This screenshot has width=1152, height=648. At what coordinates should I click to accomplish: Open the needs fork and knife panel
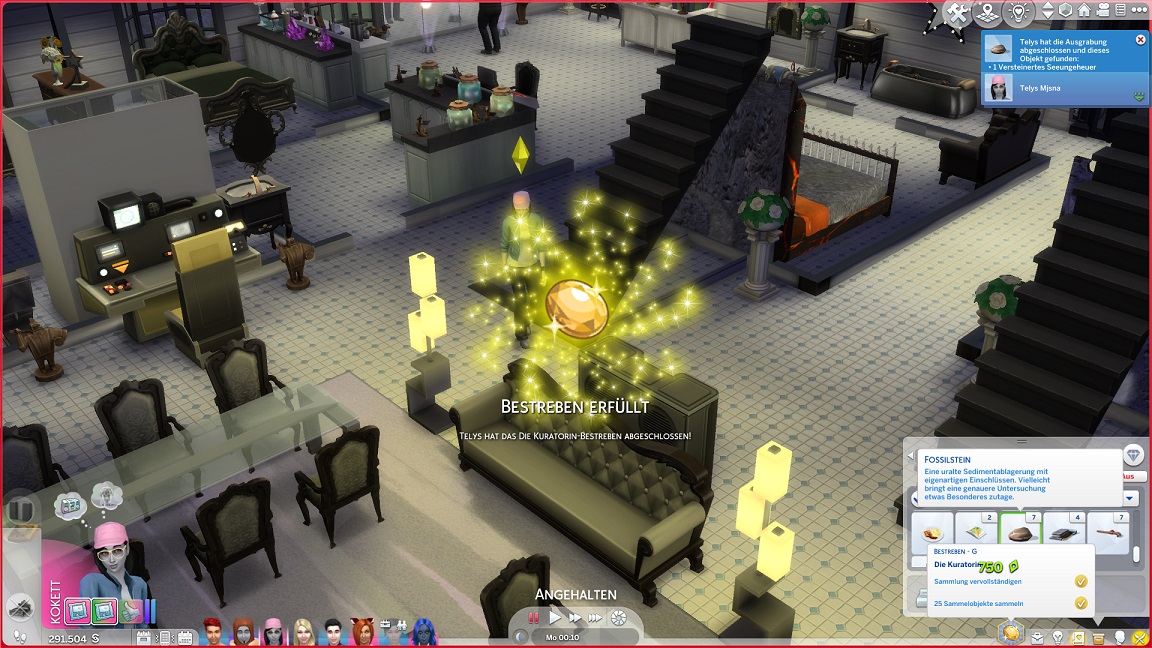1139,637
